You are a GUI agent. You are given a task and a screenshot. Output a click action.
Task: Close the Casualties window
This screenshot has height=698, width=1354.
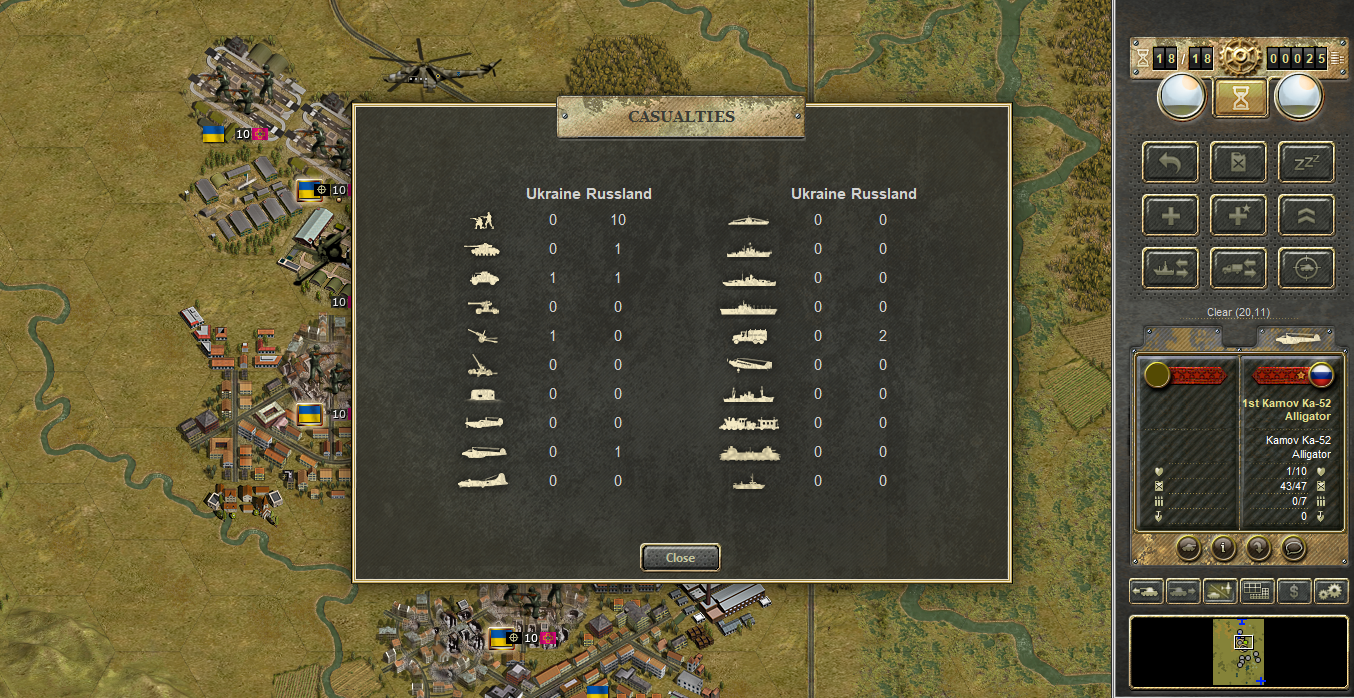(x=680, y=557)
